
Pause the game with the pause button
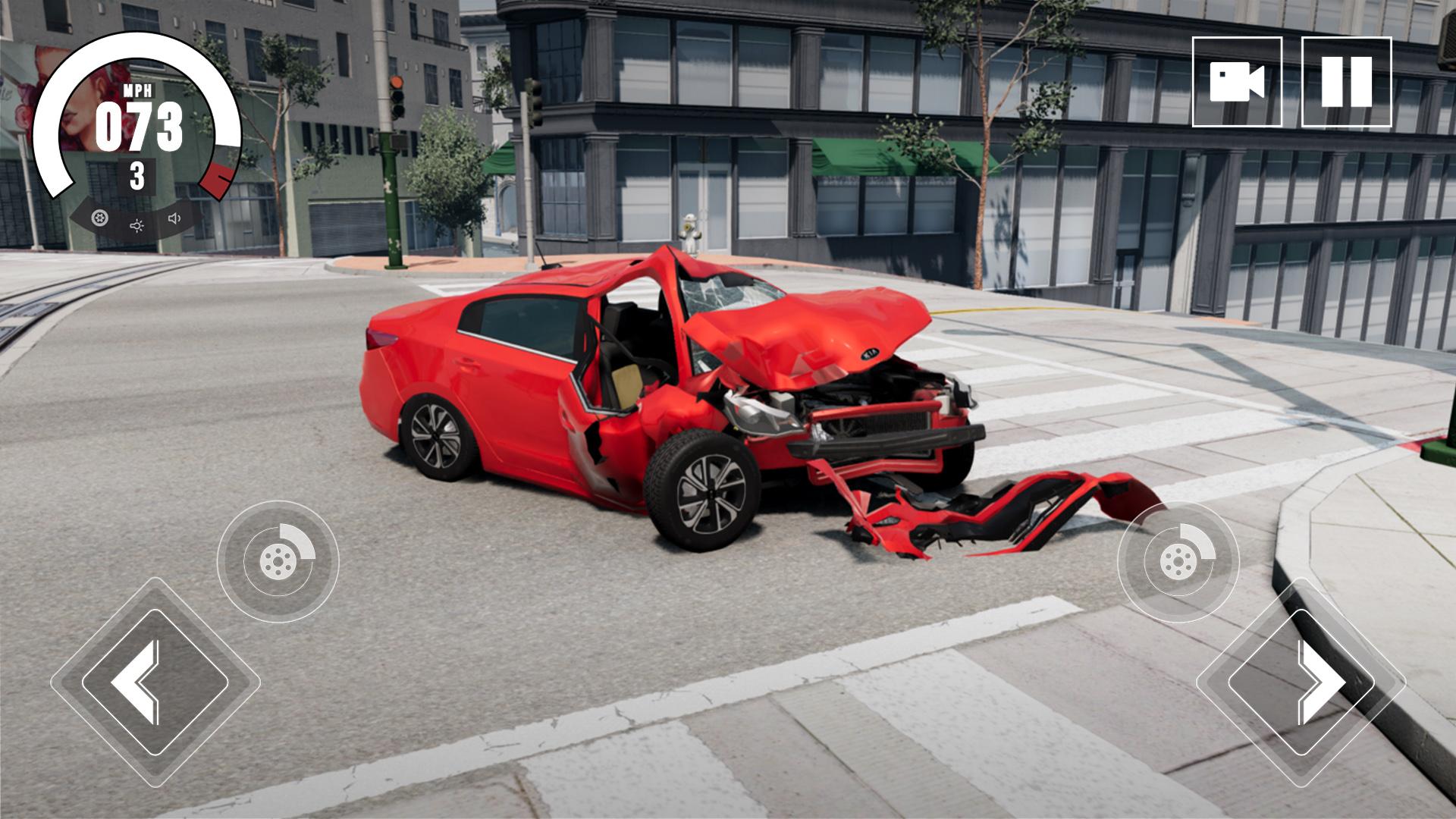coord(1346,82)
